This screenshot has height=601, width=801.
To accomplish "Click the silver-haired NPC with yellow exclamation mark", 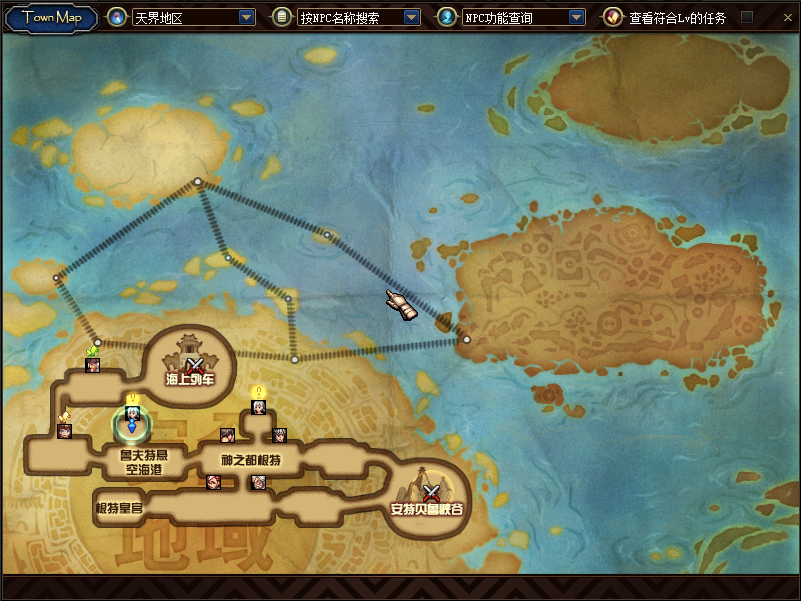I will pyautogui.click(x=258, y=406).
